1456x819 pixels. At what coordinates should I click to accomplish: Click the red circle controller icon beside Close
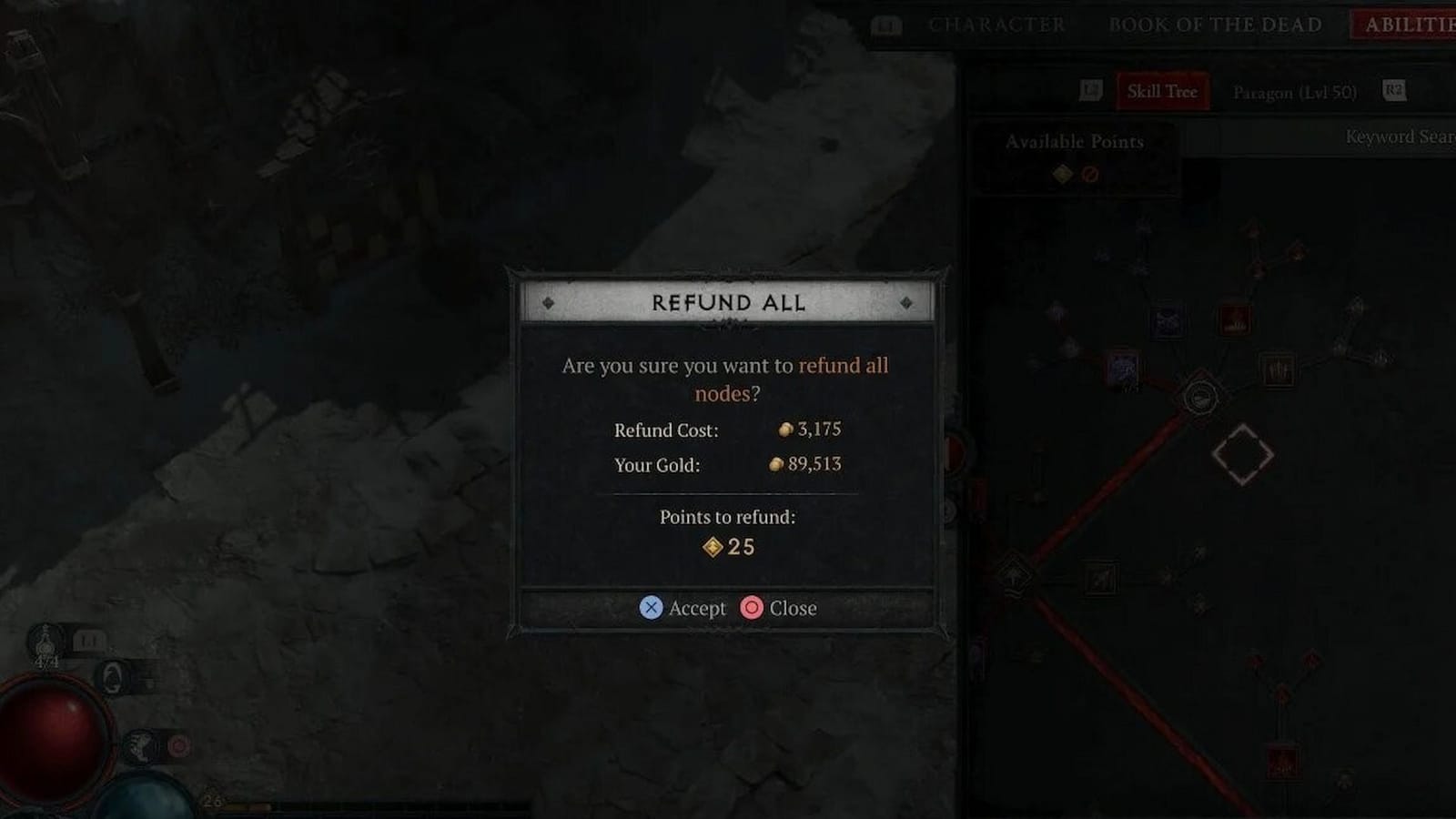[751, 608]
